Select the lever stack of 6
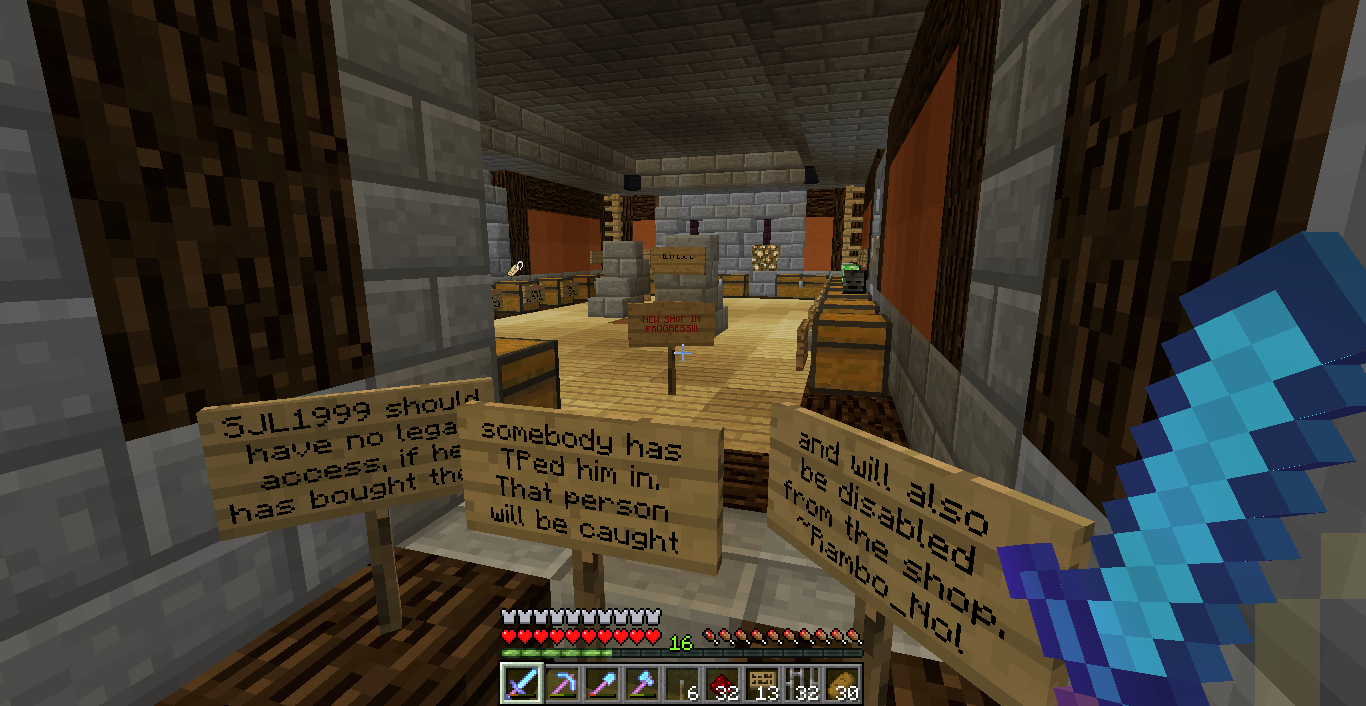 click(682, 684)
